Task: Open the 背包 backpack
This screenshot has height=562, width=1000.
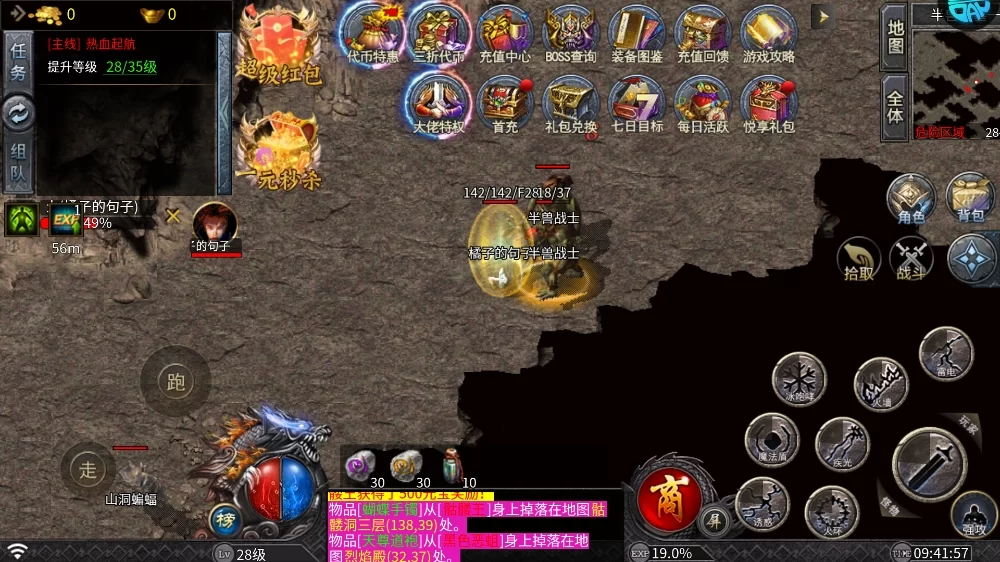Action: click(970, 198)
